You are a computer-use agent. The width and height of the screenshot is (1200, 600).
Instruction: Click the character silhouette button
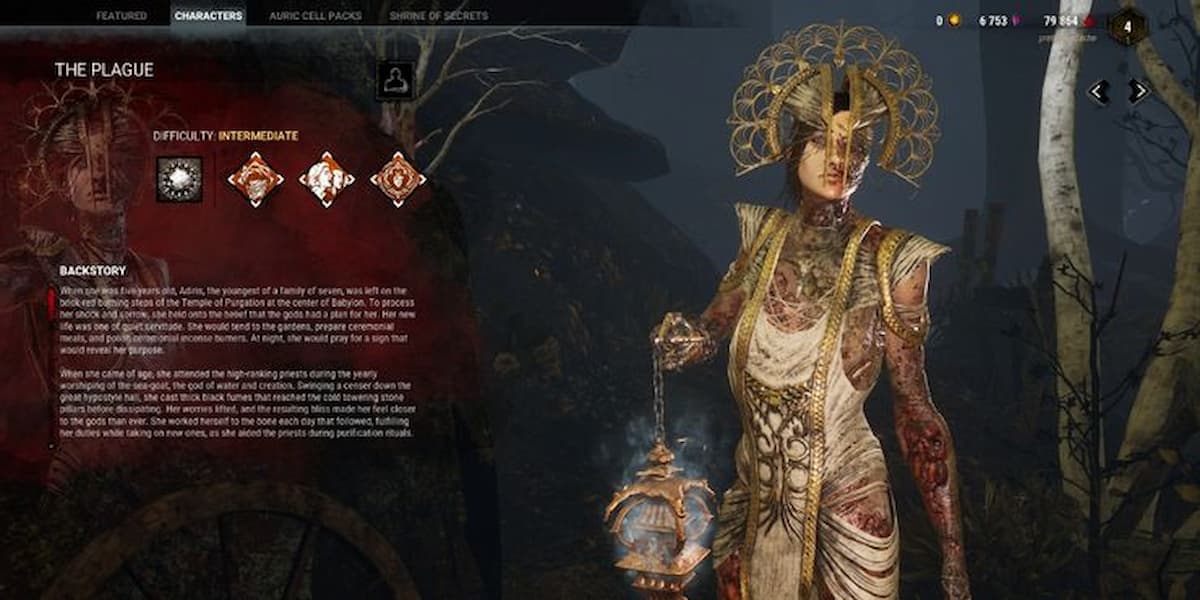(394, 81)
